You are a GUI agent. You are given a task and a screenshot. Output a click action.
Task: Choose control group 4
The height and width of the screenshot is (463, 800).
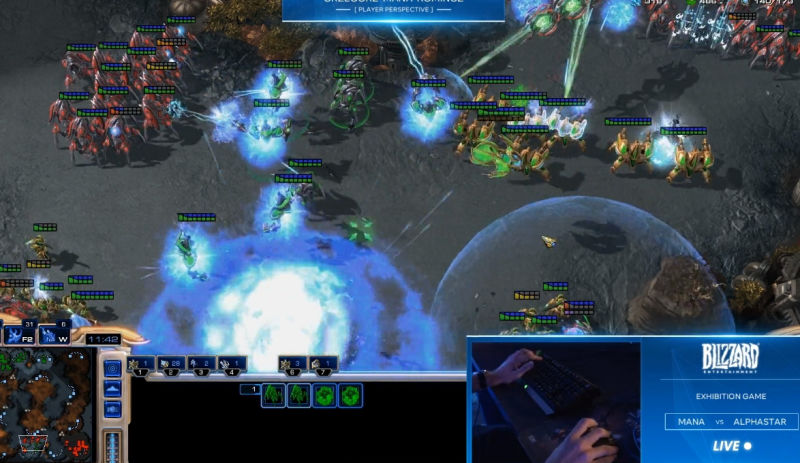232,365
